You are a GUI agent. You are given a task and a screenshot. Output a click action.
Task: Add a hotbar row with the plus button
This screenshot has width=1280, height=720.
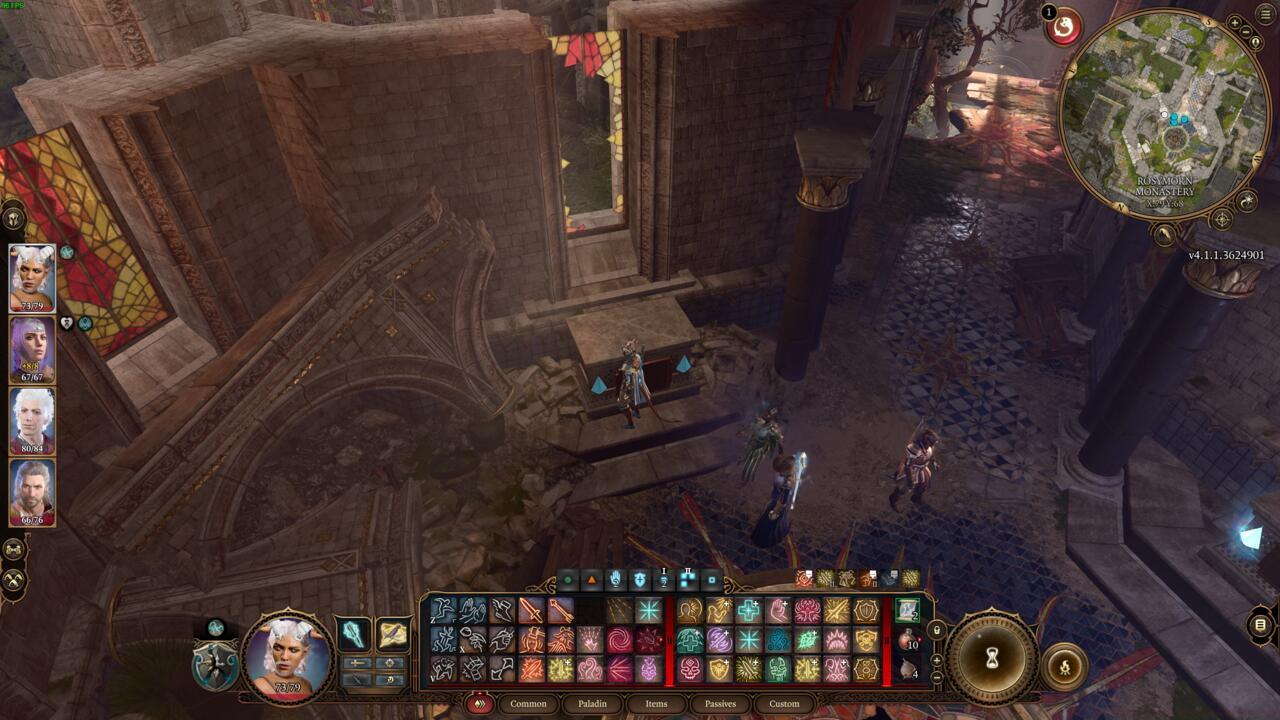point(936,659)
